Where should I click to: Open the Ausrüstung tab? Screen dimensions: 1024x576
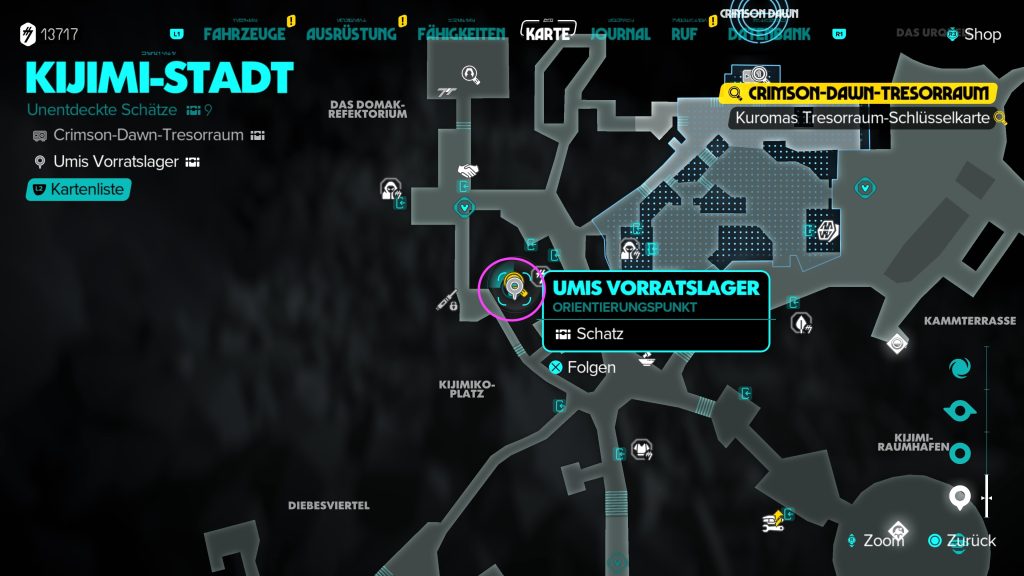[349, 34]
